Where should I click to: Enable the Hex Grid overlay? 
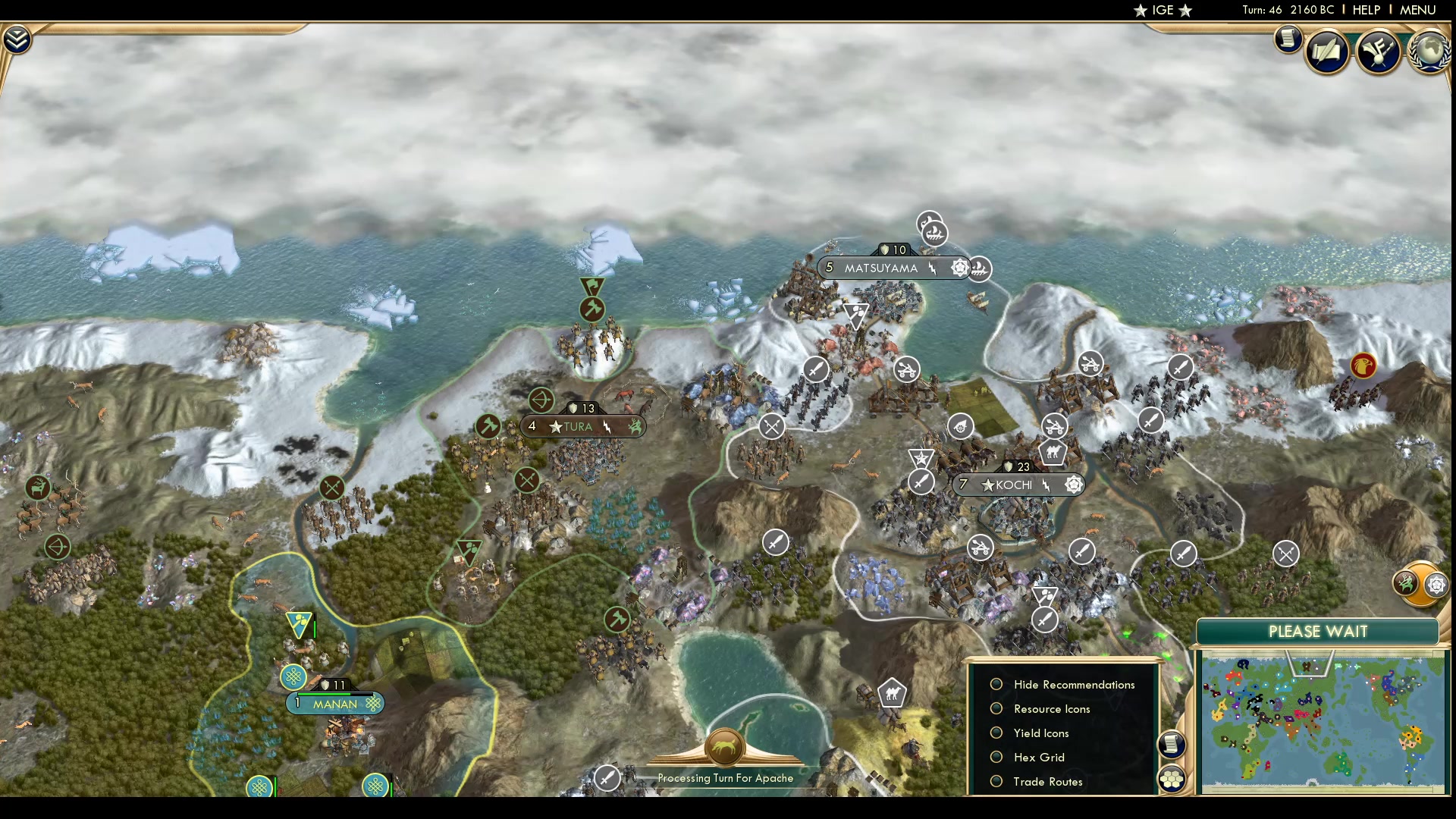996,757
